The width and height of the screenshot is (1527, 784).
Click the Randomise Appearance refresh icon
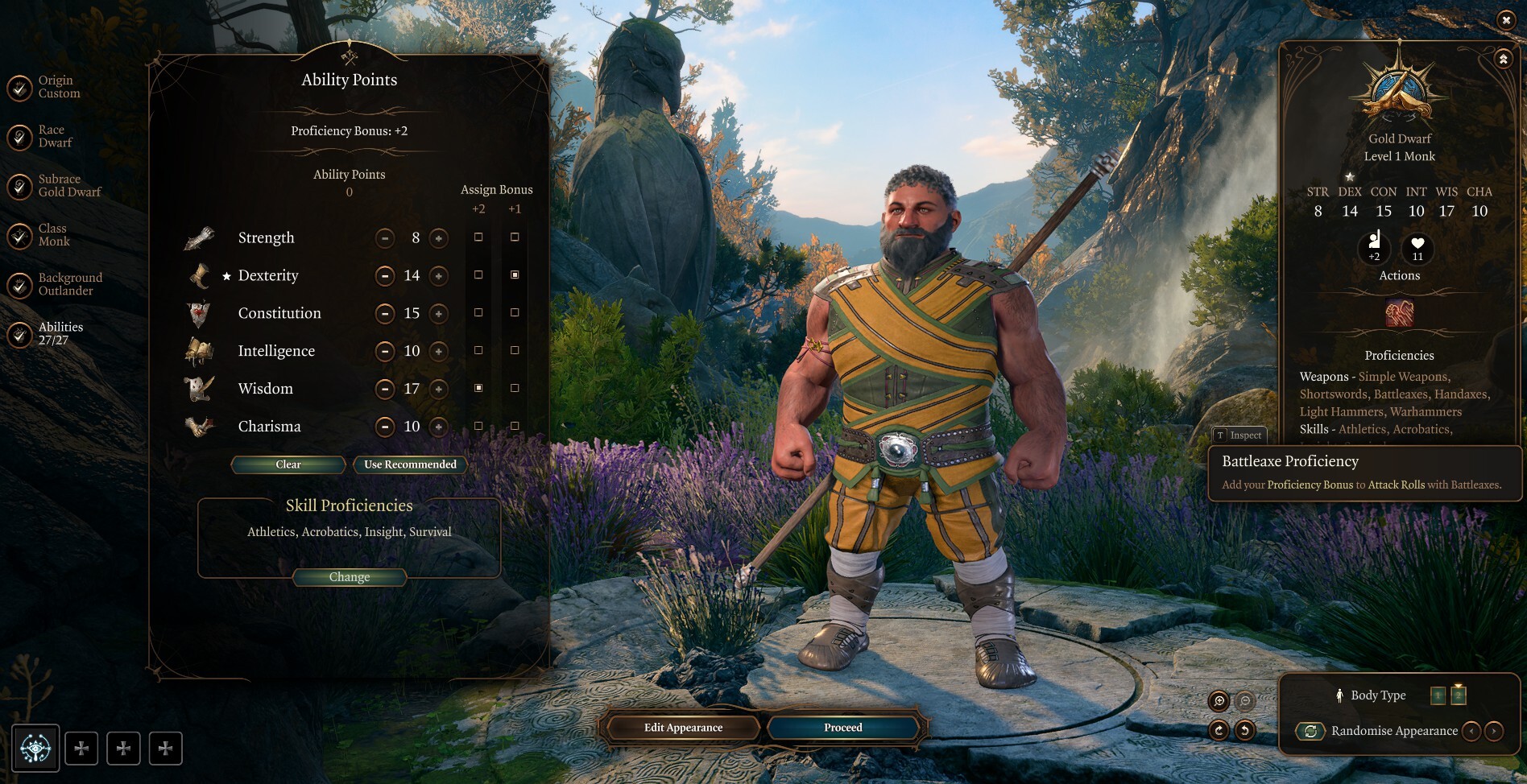[1311, 731]
